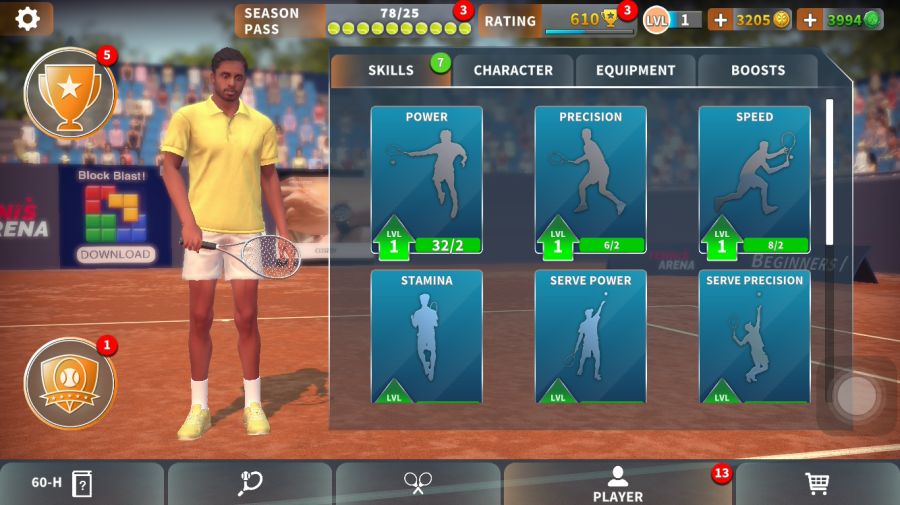Viewport: 900px width, 505px height.
Task: Open the settings gear menu
Action: (27, 19)
